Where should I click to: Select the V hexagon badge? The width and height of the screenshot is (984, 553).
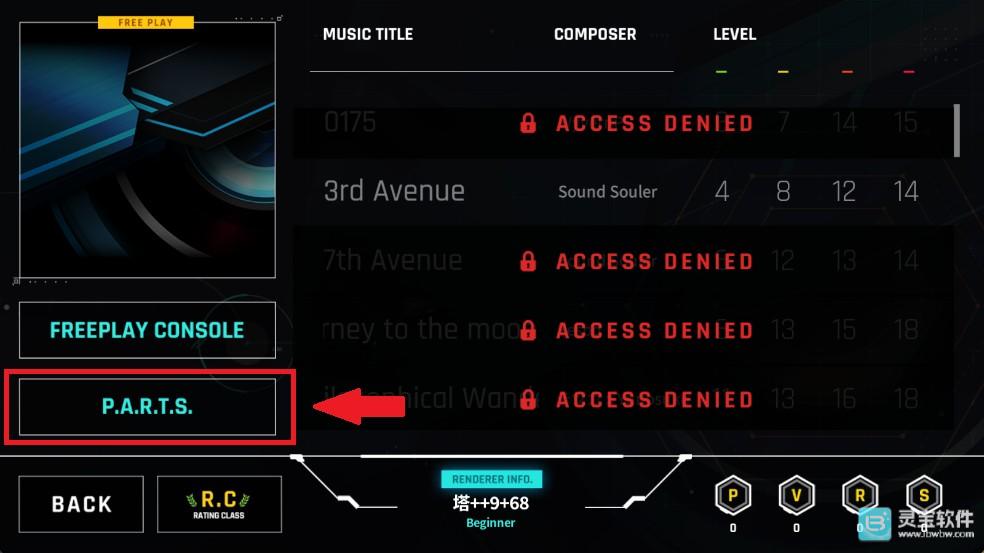pyautogui.click(x=796, y=497)
